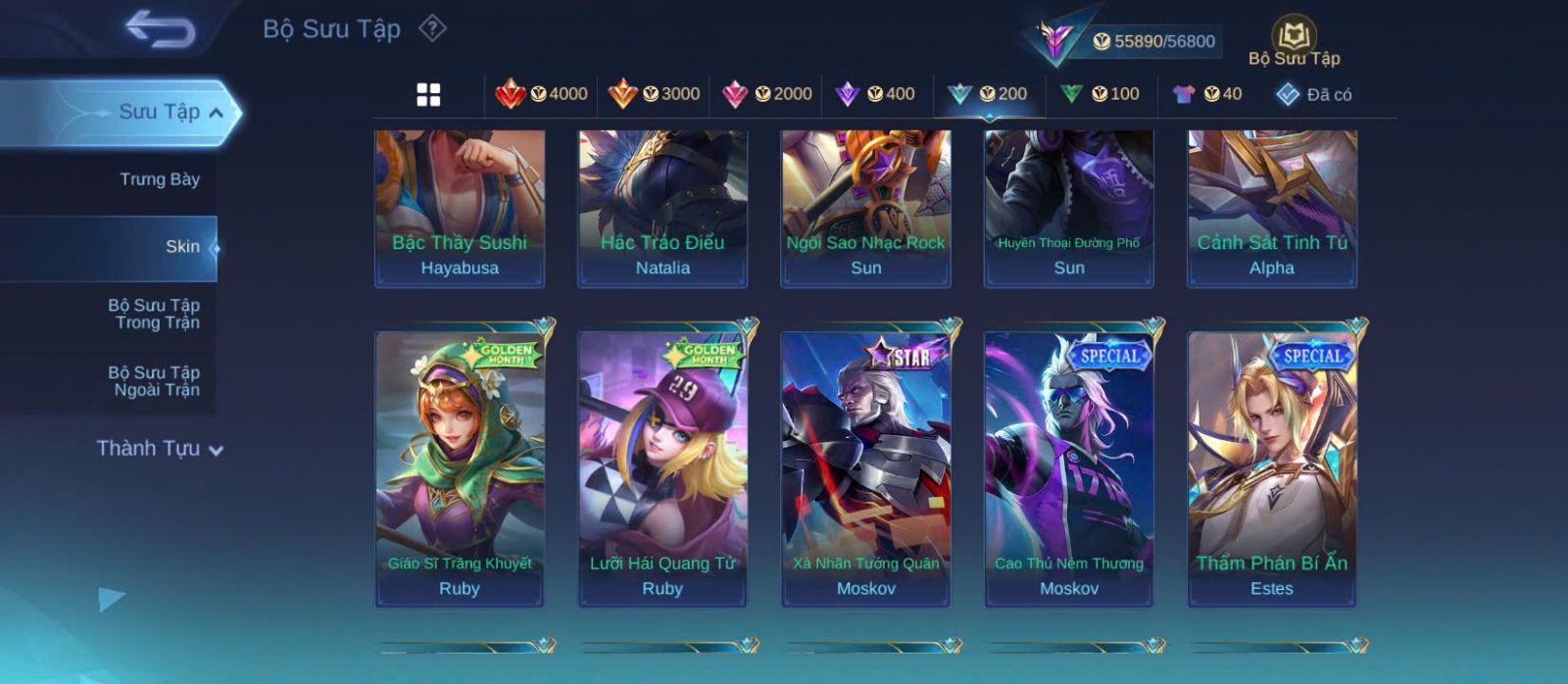Select the 100 point tier filter
This screenshot has height=684, width=1568.
(x=1100, y=94)
